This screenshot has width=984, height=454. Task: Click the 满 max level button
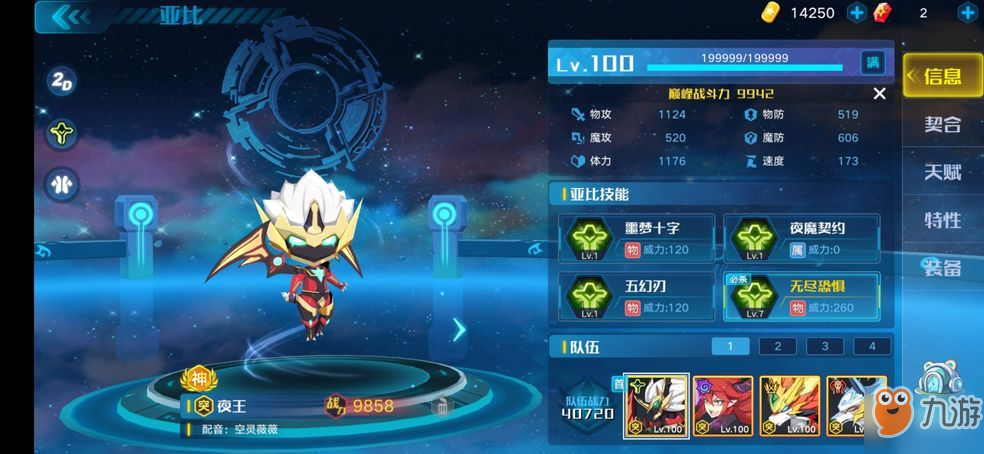pos(872,63)
